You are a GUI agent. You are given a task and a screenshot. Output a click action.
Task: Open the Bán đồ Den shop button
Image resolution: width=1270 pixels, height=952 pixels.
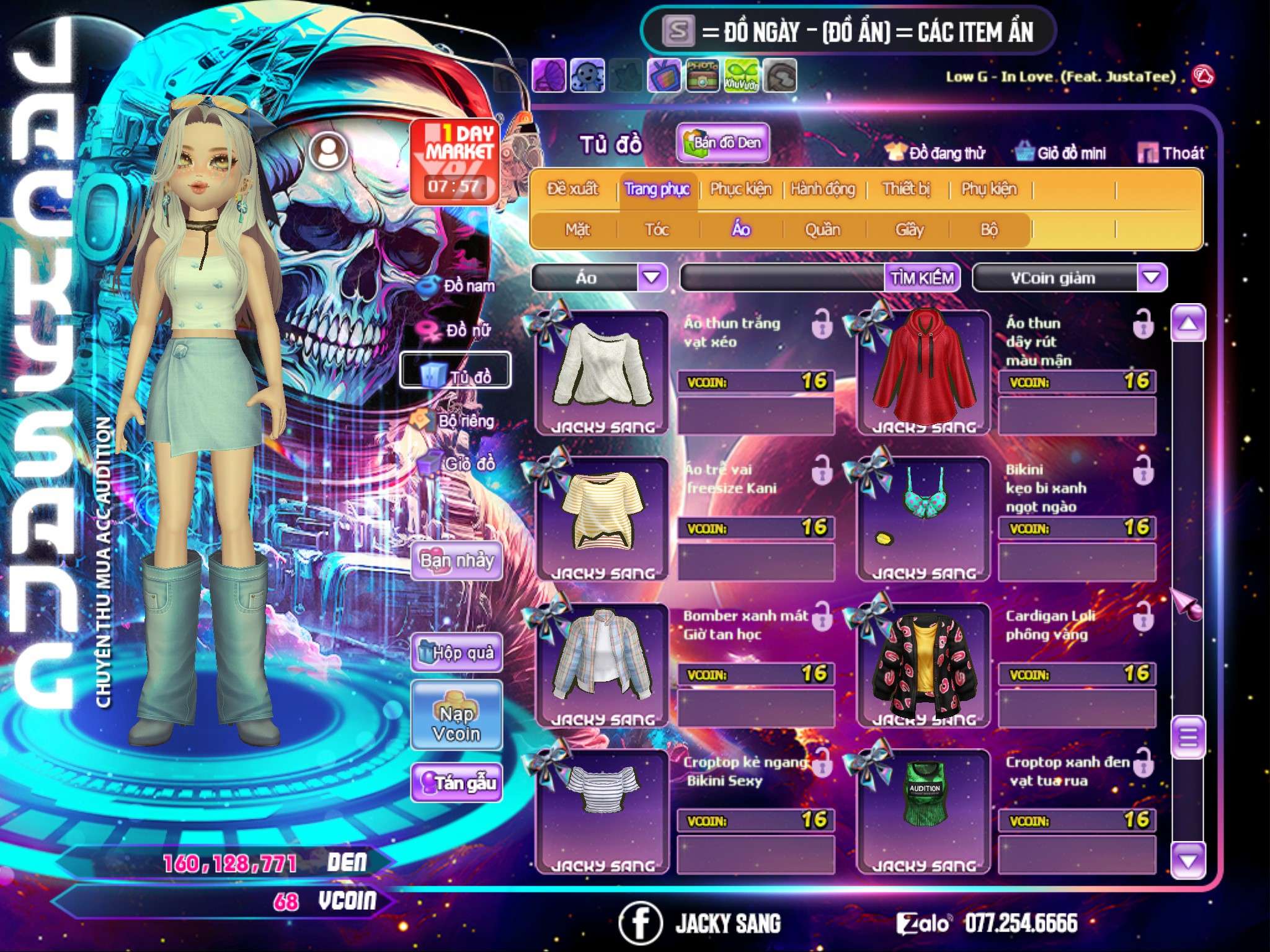click(x=722, y=143)
